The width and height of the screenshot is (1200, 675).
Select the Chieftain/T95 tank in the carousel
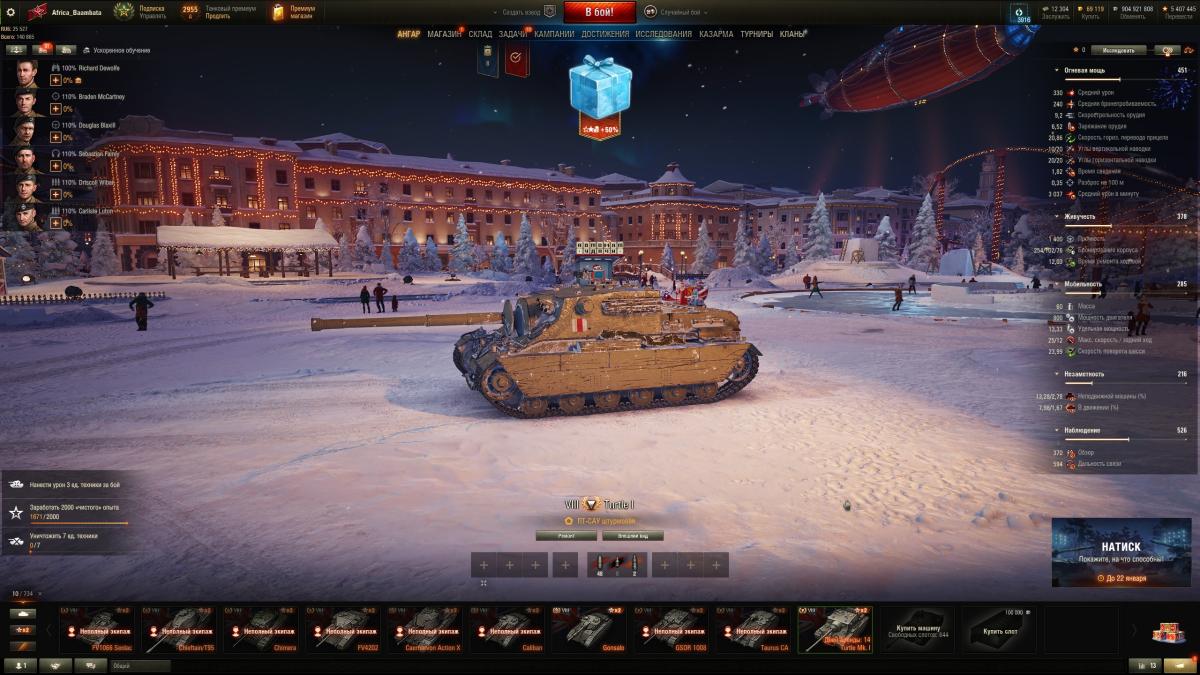click(x=182, y=630)
